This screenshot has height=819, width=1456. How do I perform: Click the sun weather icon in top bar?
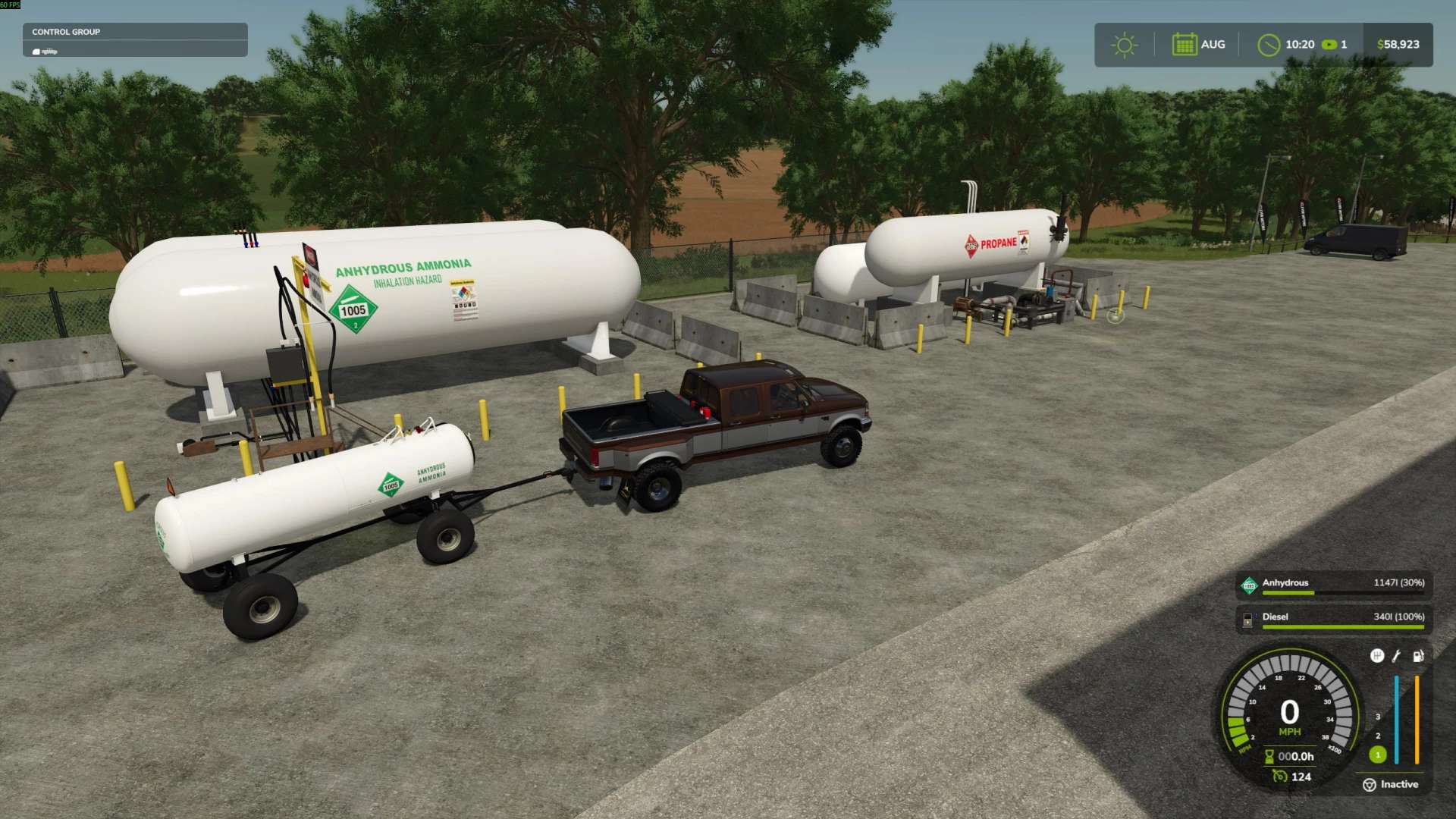pyautogui.click(x=1125, y=44)
